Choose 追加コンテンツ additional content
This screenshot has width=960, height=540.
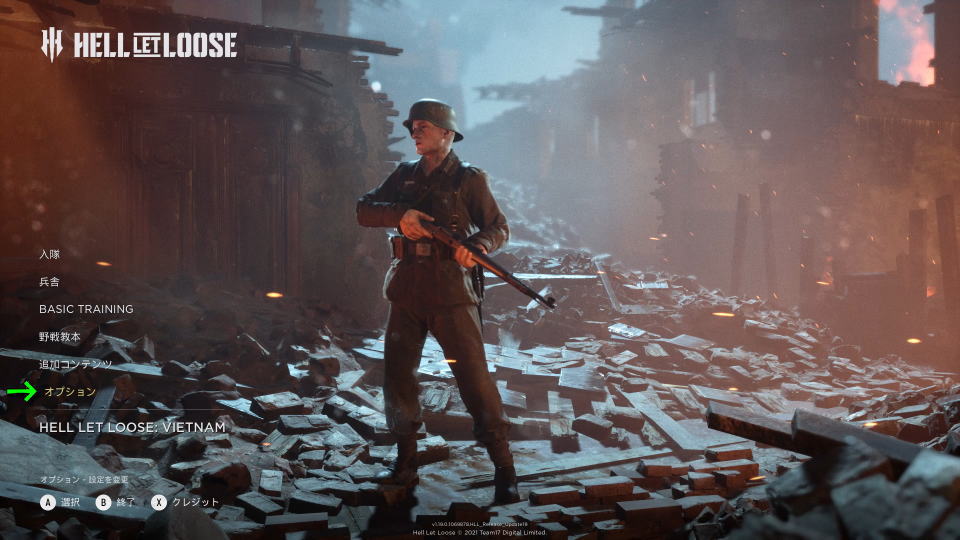pos(76,364)
